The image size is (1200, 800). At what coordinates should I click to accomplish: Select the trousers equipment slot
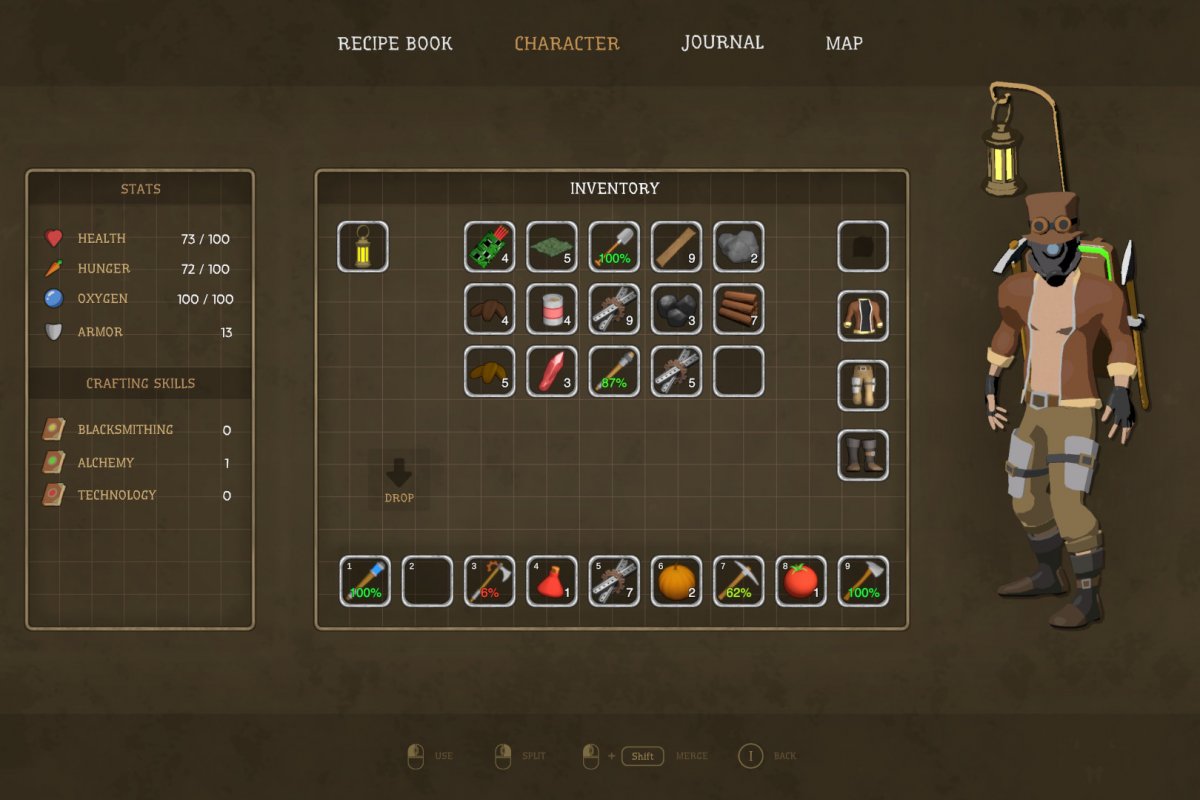pyautogui.click(x=862, y=386)
